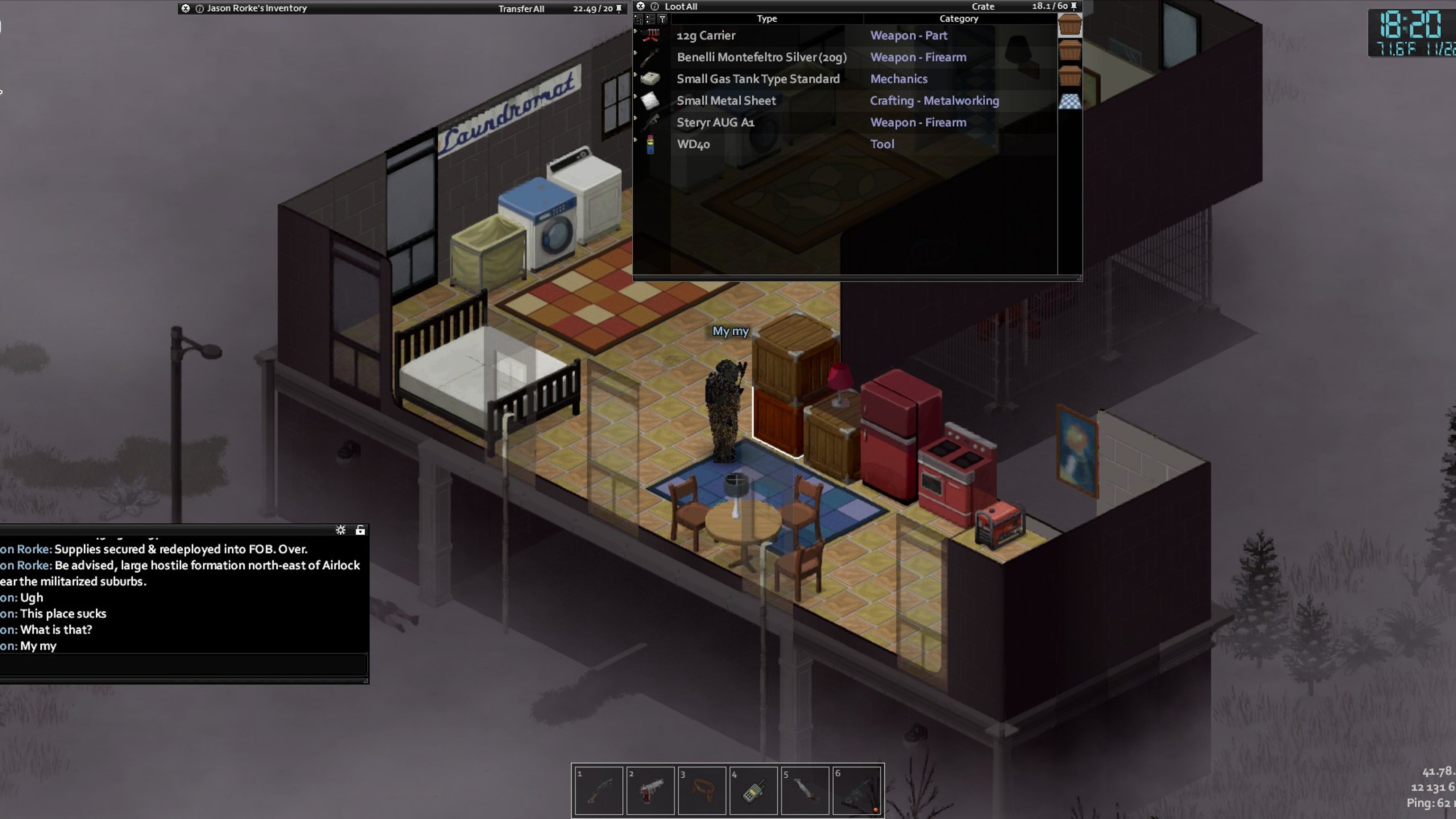Screen dimensions: 1456x819
Task: Sort loot list by Type column
Action: point(766,18)
